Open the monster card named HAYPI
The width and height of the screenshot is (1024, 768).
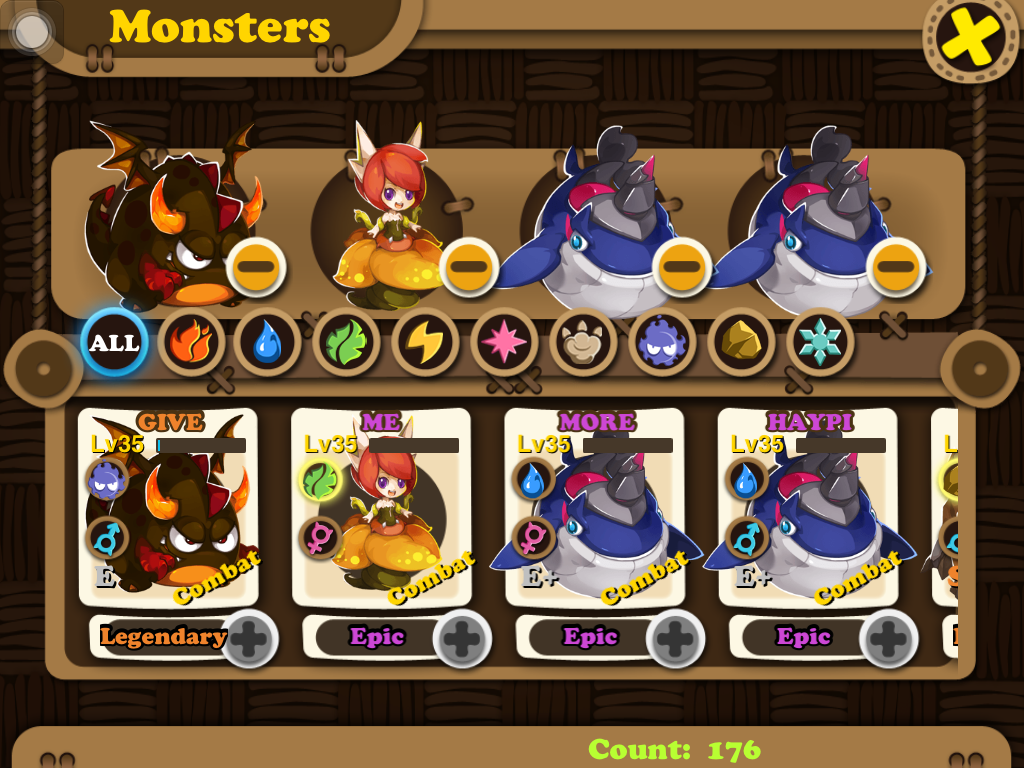[x=808, y=510]
